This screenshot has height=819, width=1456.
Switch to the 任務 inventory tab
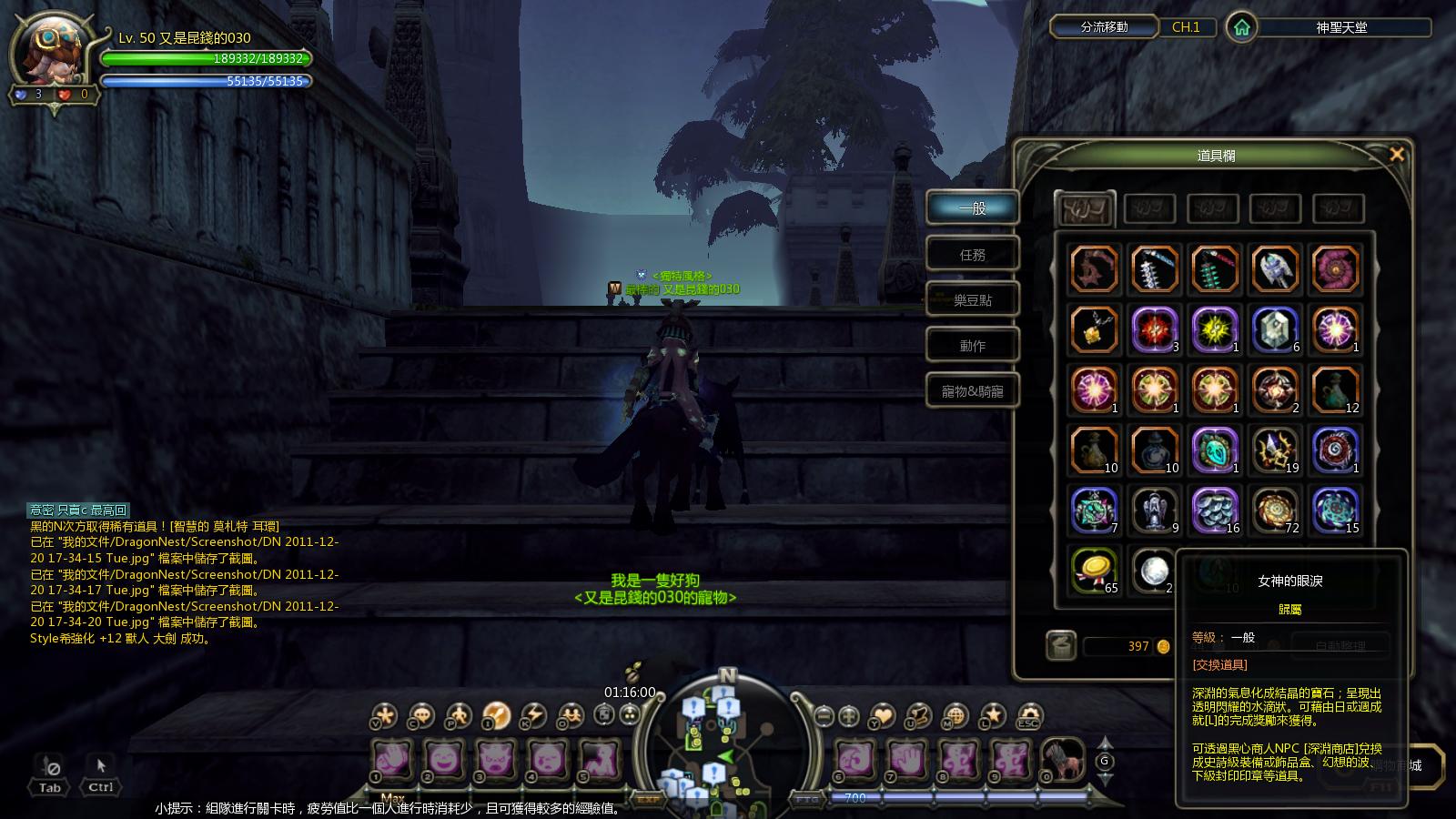pyautogui.click(x=972, y=255)
